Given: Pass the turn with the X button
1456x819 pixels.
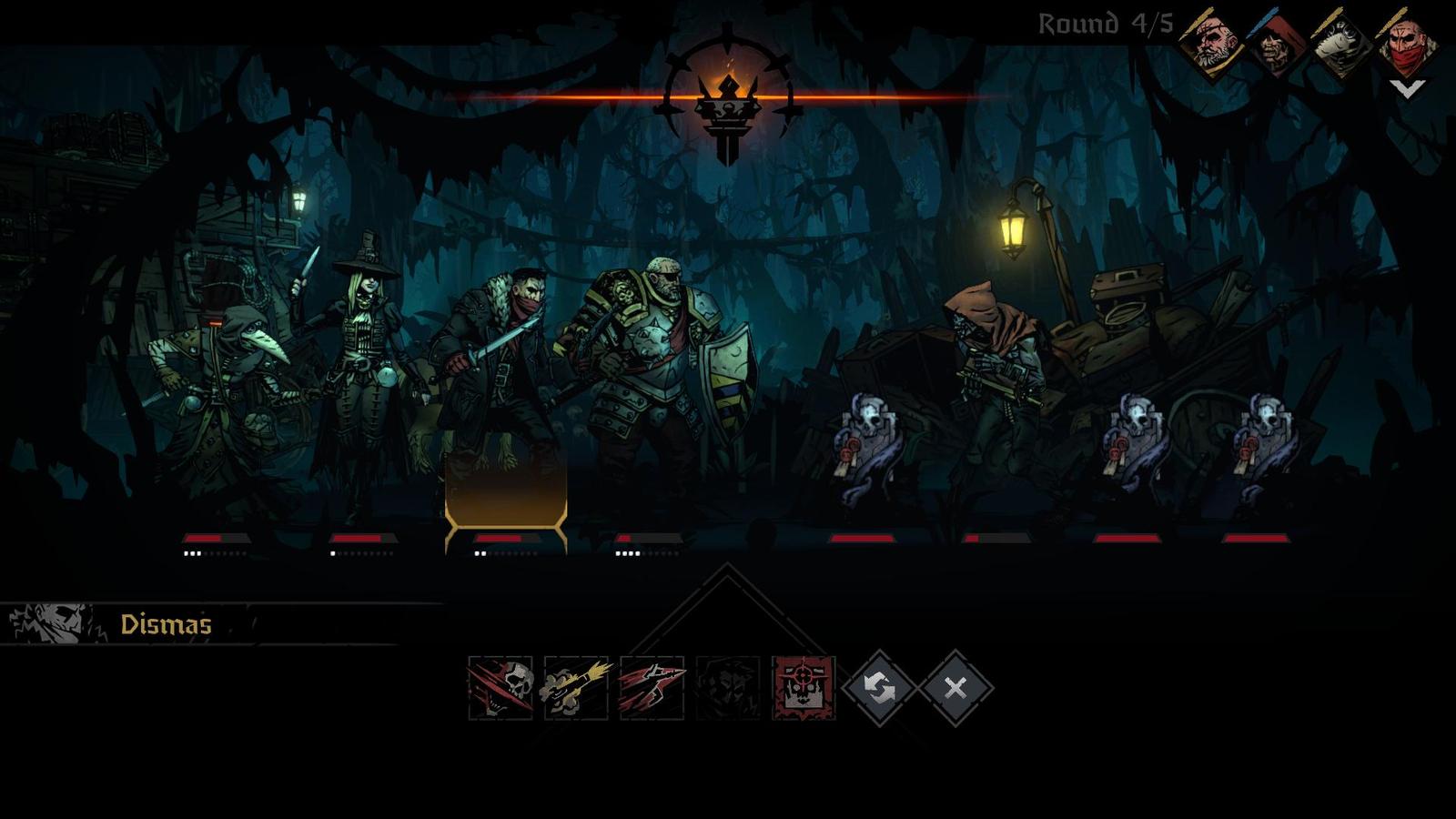Looking at the screenshot, I should [x=955, y=688].
